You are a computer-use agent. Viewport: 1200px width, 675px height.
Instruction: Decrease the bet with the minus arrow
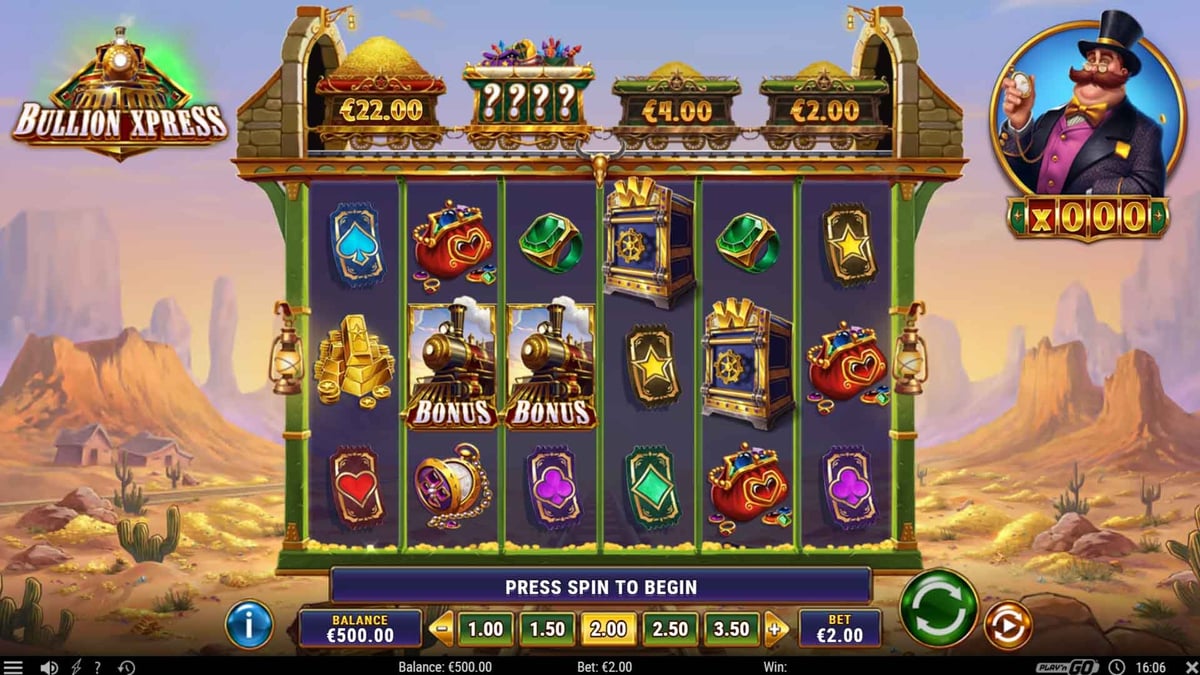[441, 629]
